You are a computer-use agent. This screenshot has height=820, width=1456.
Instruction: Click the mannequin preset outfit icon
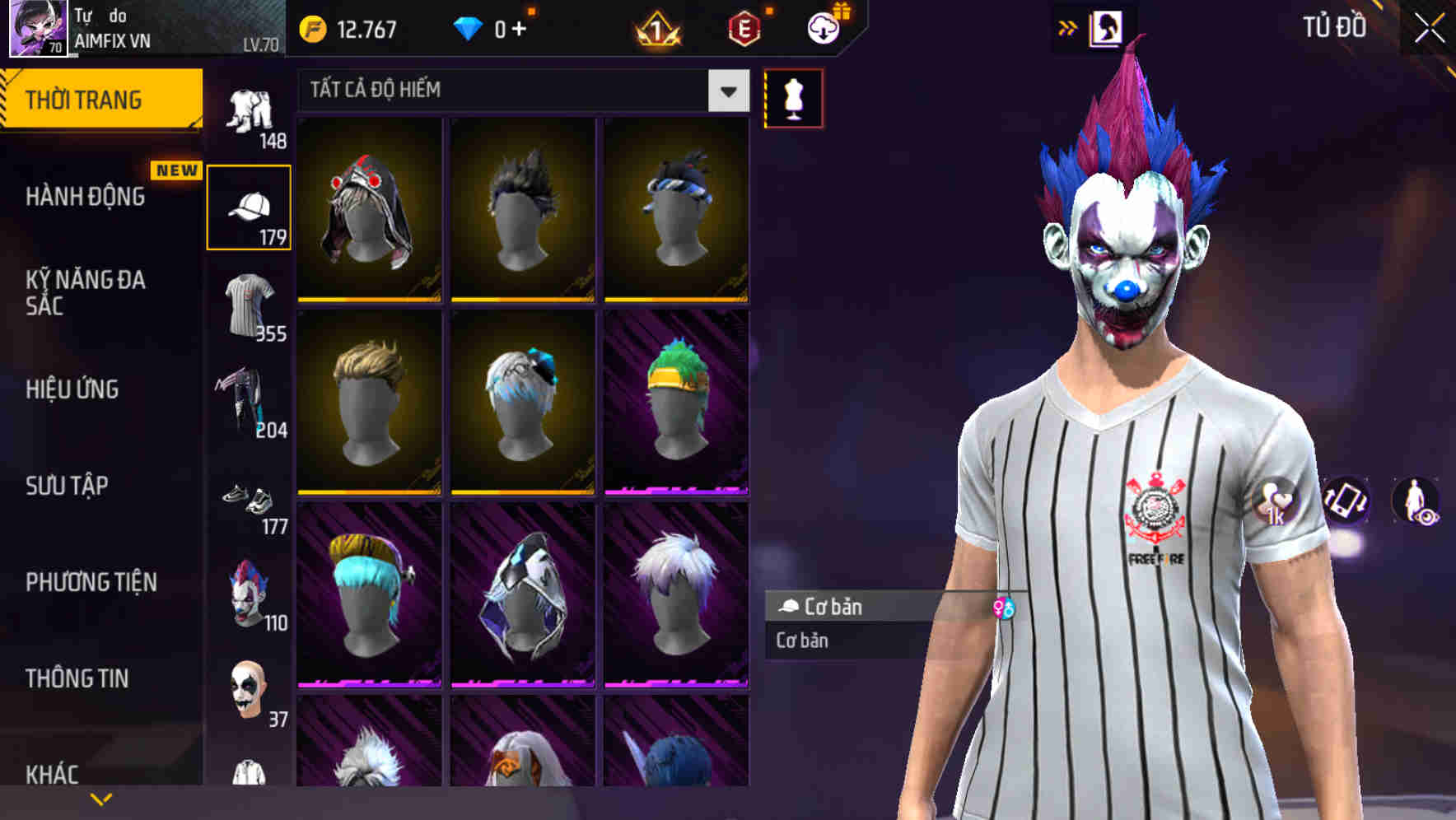[x=793, y=97]
